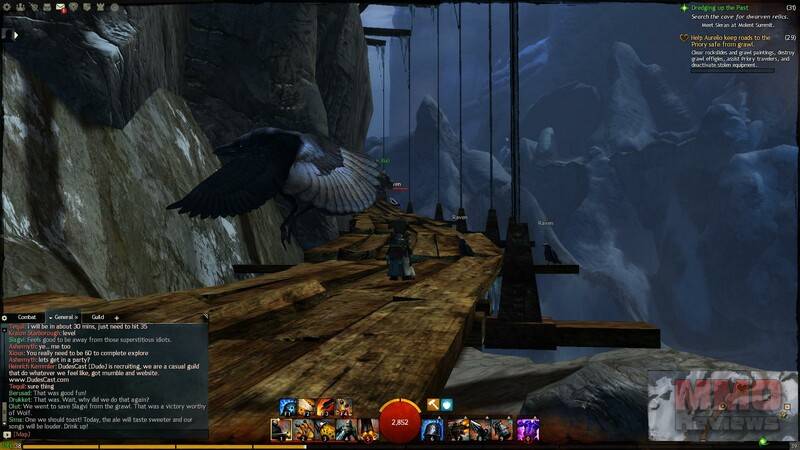This screenshot has width=800, height=450.
Task: Open the mail envelope icon
Action: coord(61,8)
